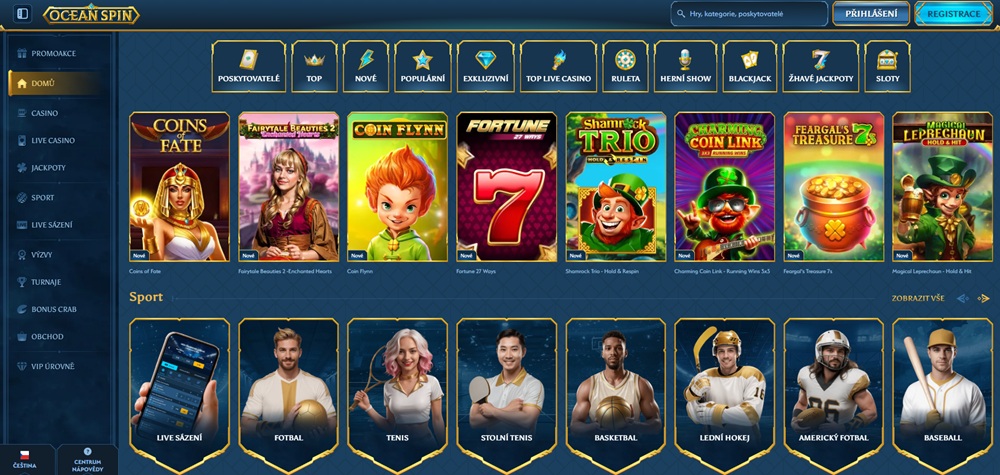Open the Přihlášení login button
1000x475 pixels.
870,14
